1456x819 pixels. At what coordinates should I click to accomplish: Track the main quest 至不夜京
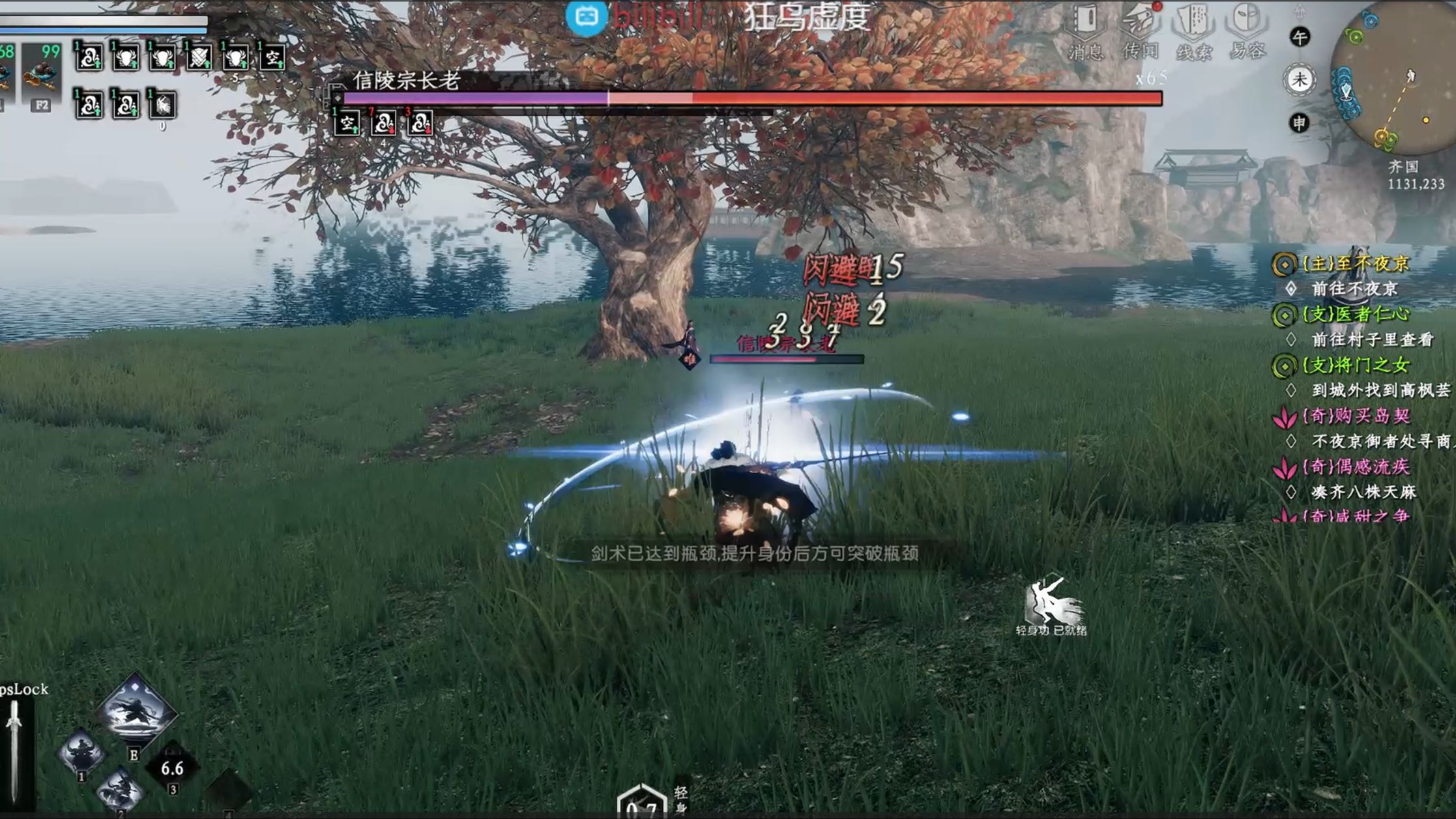pyautogui.click(x=1355, y=264)
